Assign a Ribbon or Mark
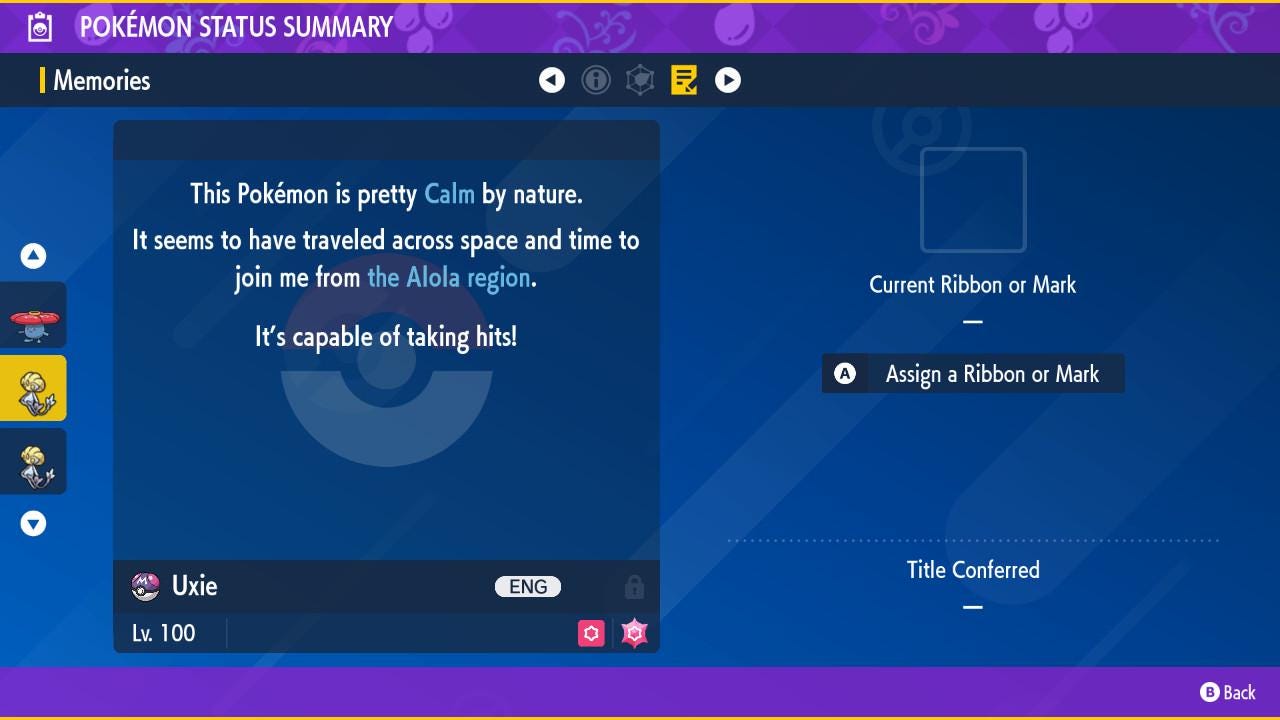This screenshot has width=1280, height=720. (x=973, y=374)
